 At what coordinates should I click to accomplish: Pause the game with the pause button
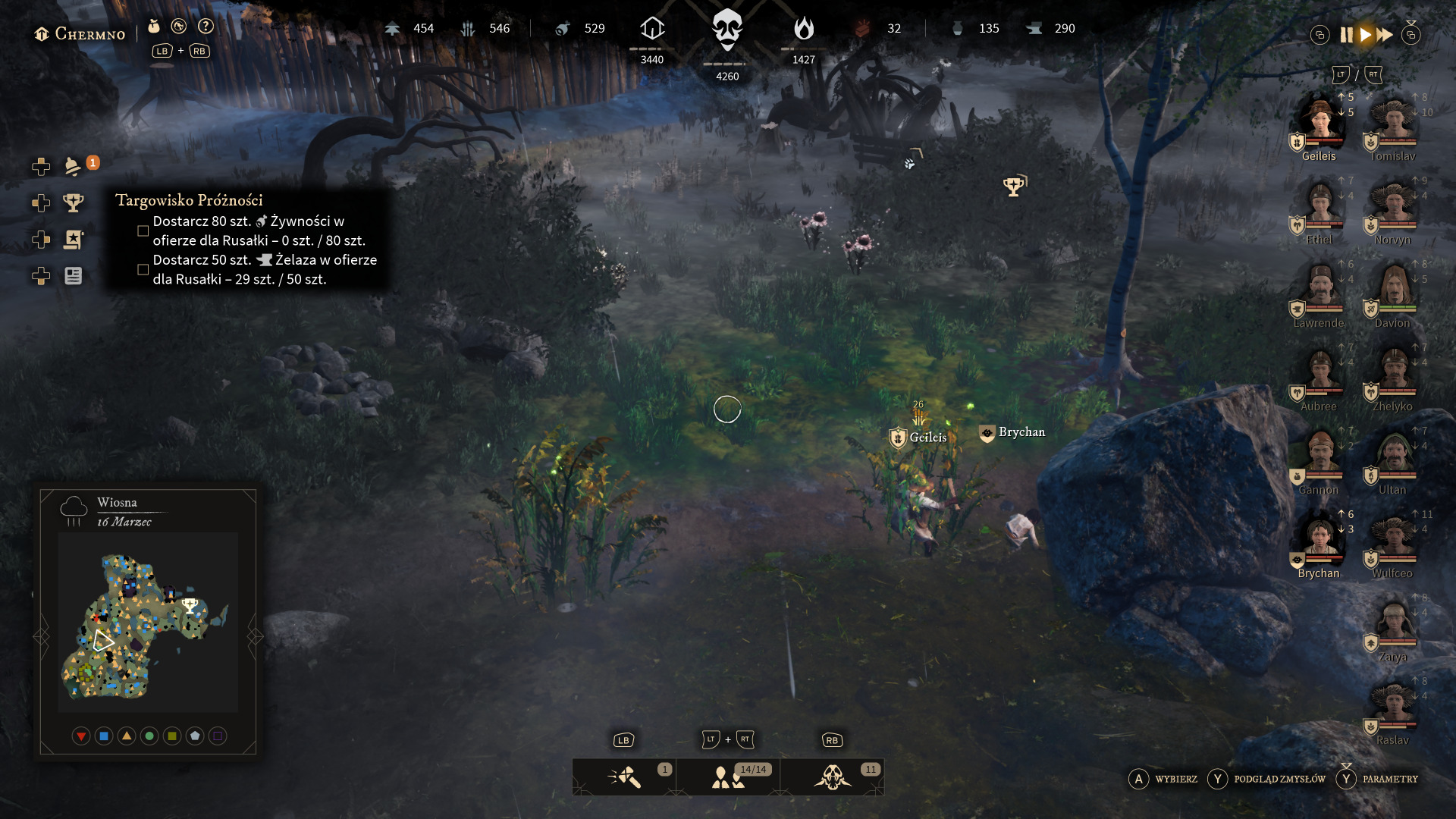(1346, 35)
